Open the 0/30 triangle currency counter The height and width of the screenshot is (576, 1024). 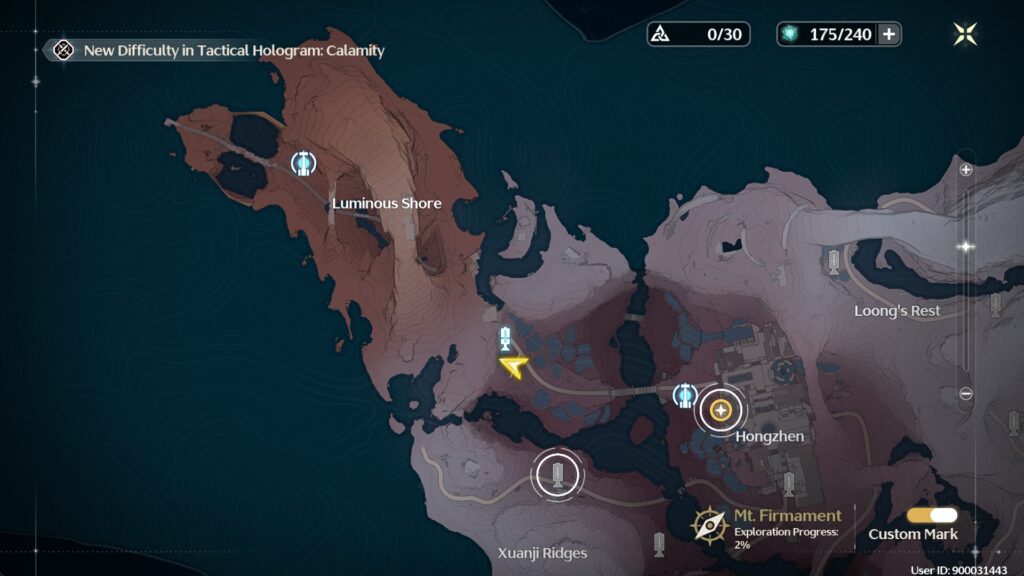tap(698, 34)
